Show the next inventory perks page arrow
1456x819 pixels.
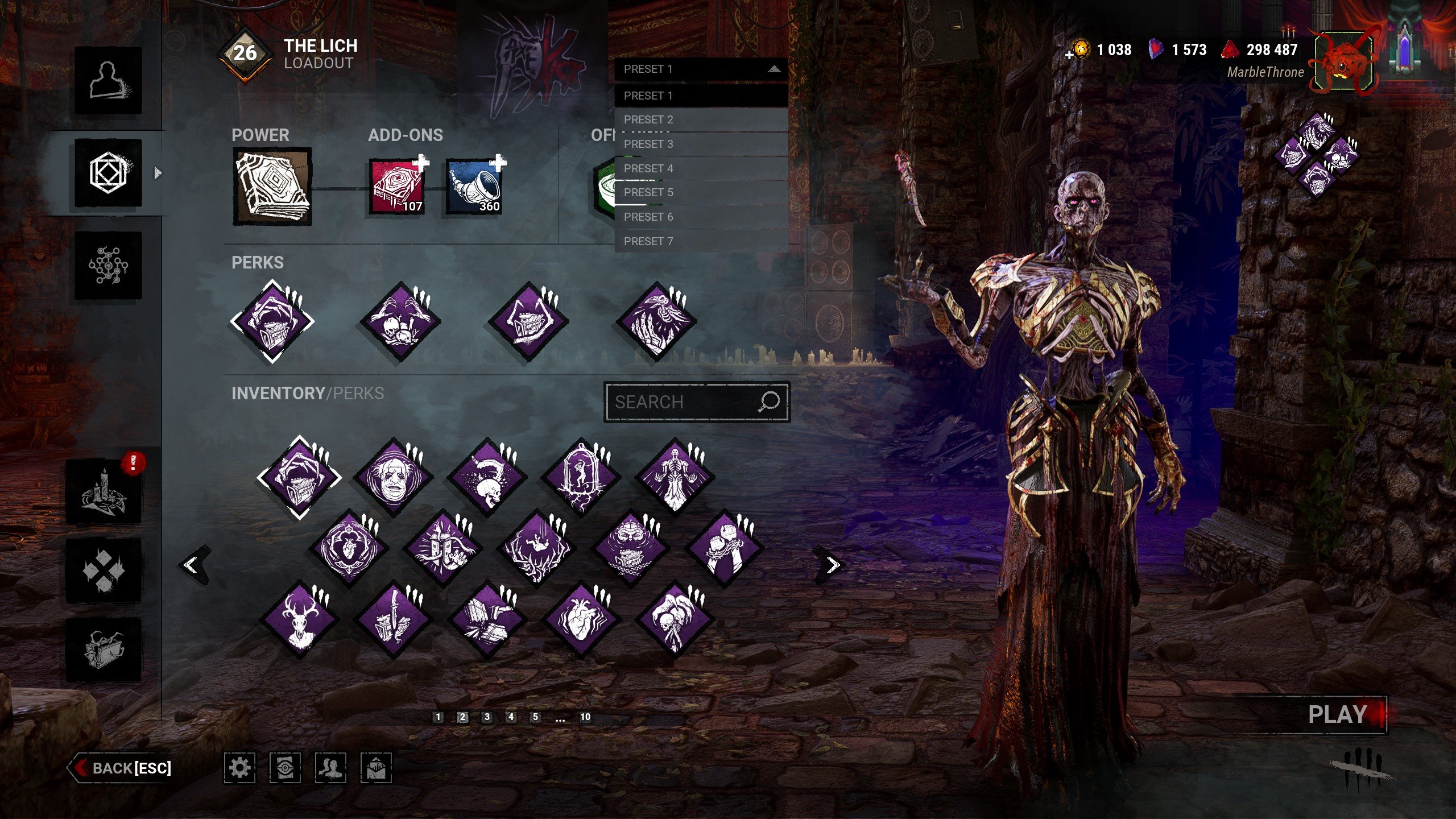click(x=832, y=565)
